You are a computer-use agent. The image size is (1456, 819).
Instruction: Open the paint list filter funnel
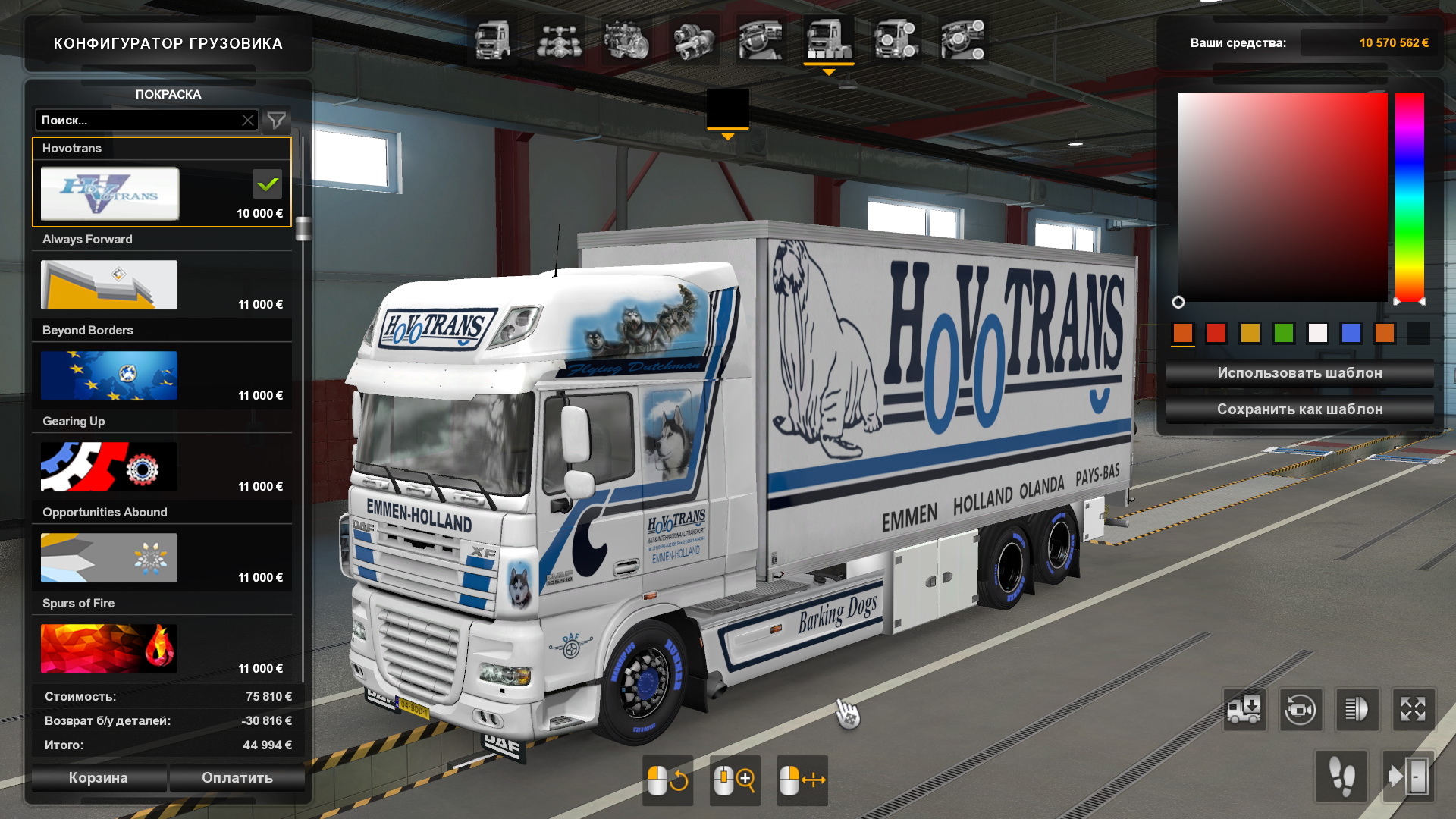[x=277, y=121]
